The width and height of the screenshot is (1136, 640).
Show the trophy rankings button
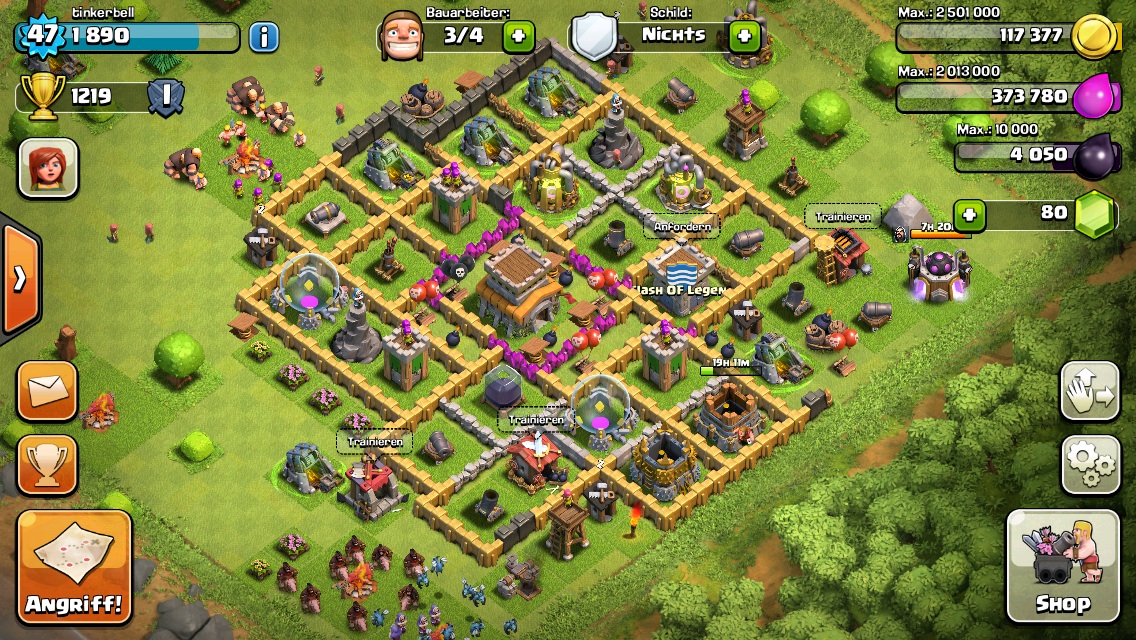(x=47, y=465)
